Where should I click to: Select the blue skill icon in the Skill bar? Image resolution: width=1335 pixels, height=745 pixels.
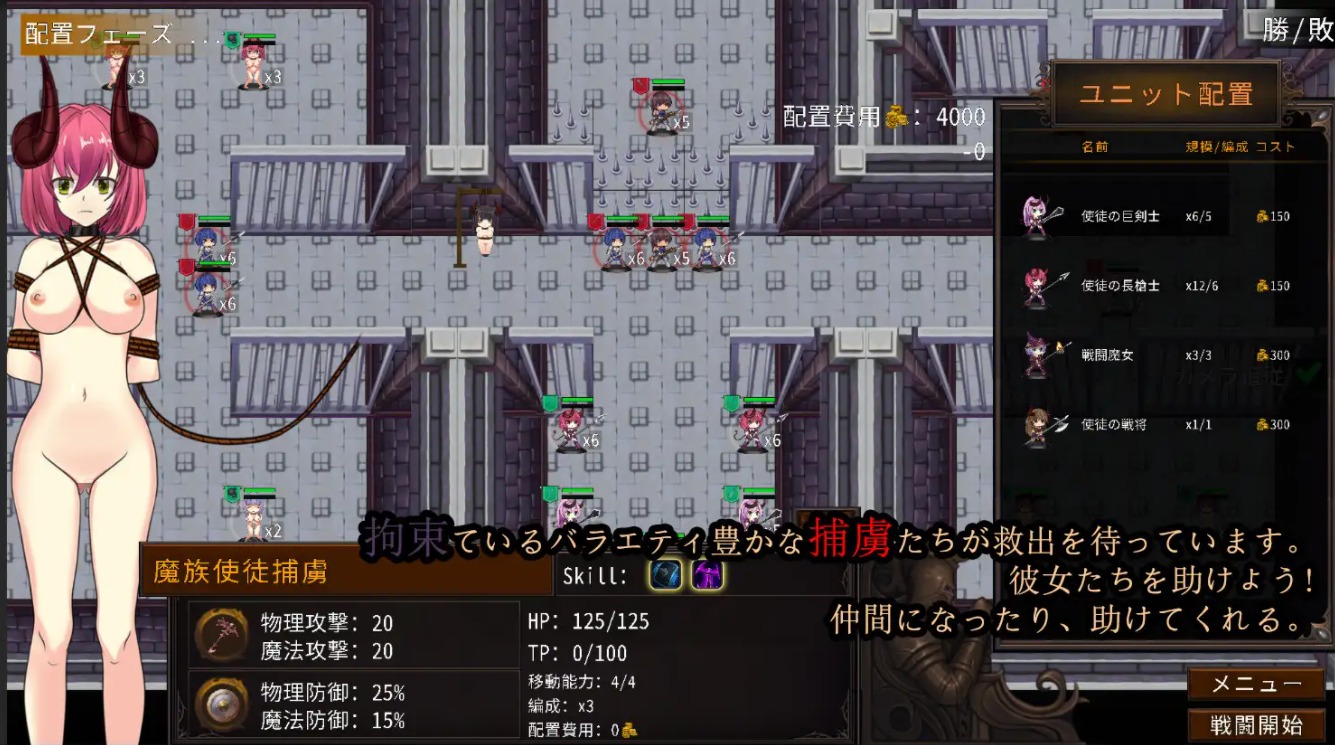coord(664,575)
